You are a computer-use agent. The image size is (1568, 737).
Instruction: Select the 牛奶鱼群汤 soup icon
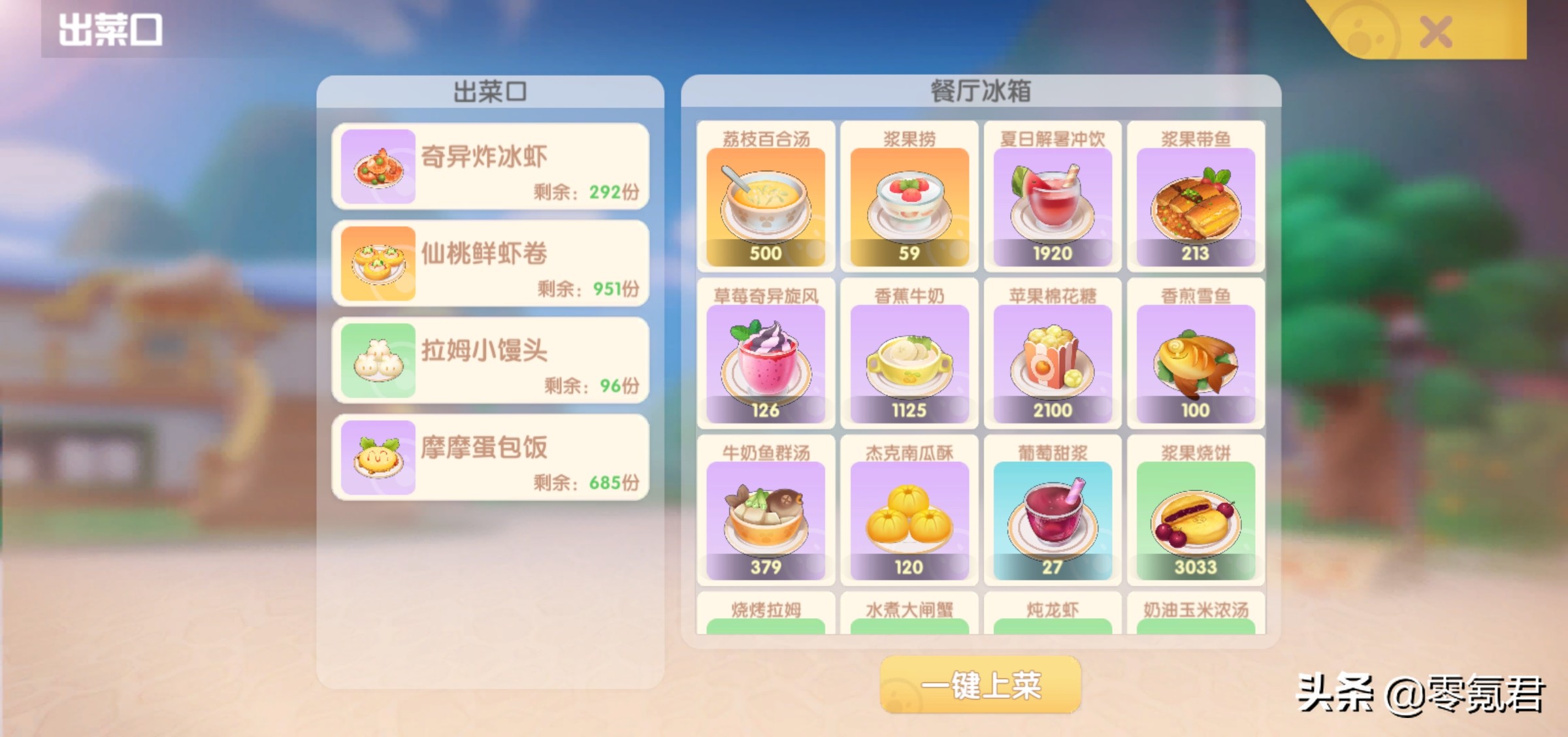766,513
